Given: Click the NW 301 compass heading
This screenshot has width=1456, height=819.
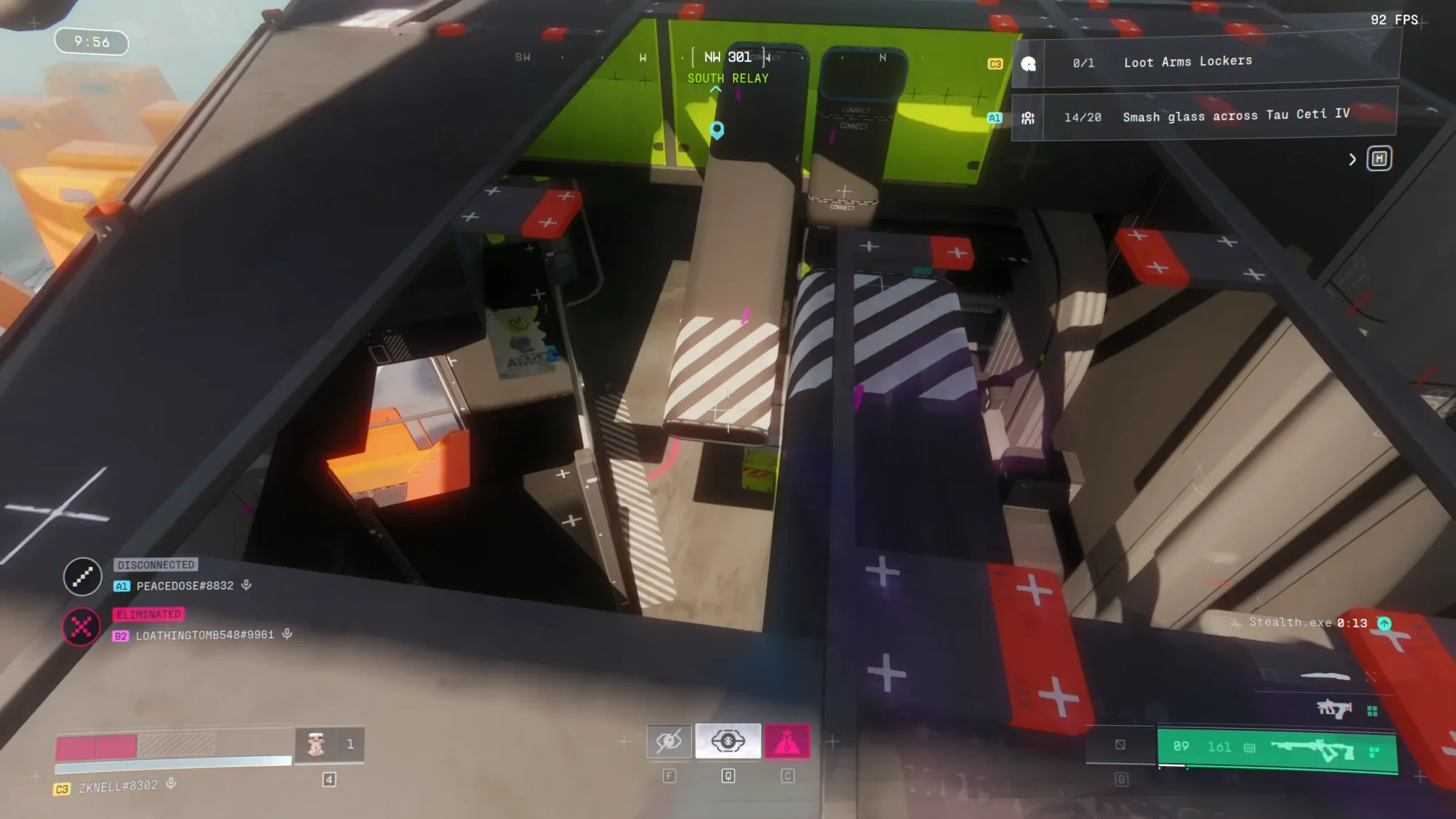Looking at the screenshot, I should 727,57.
